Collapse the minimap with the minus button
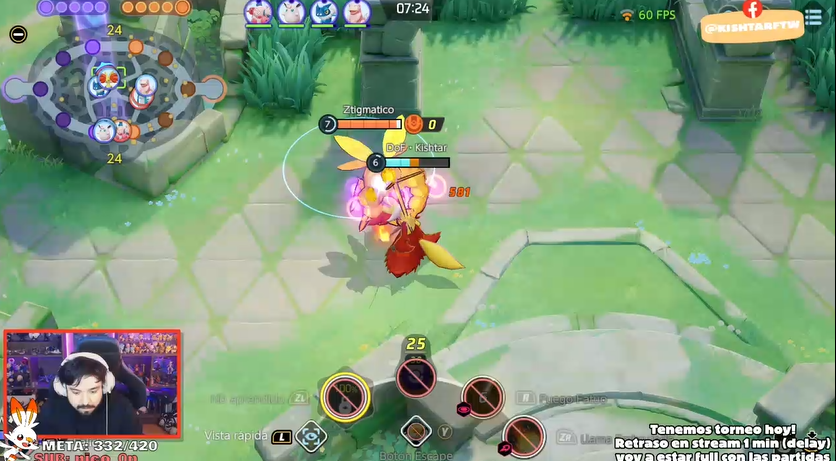This screenshot has width=836, height=461. point(18,34)
